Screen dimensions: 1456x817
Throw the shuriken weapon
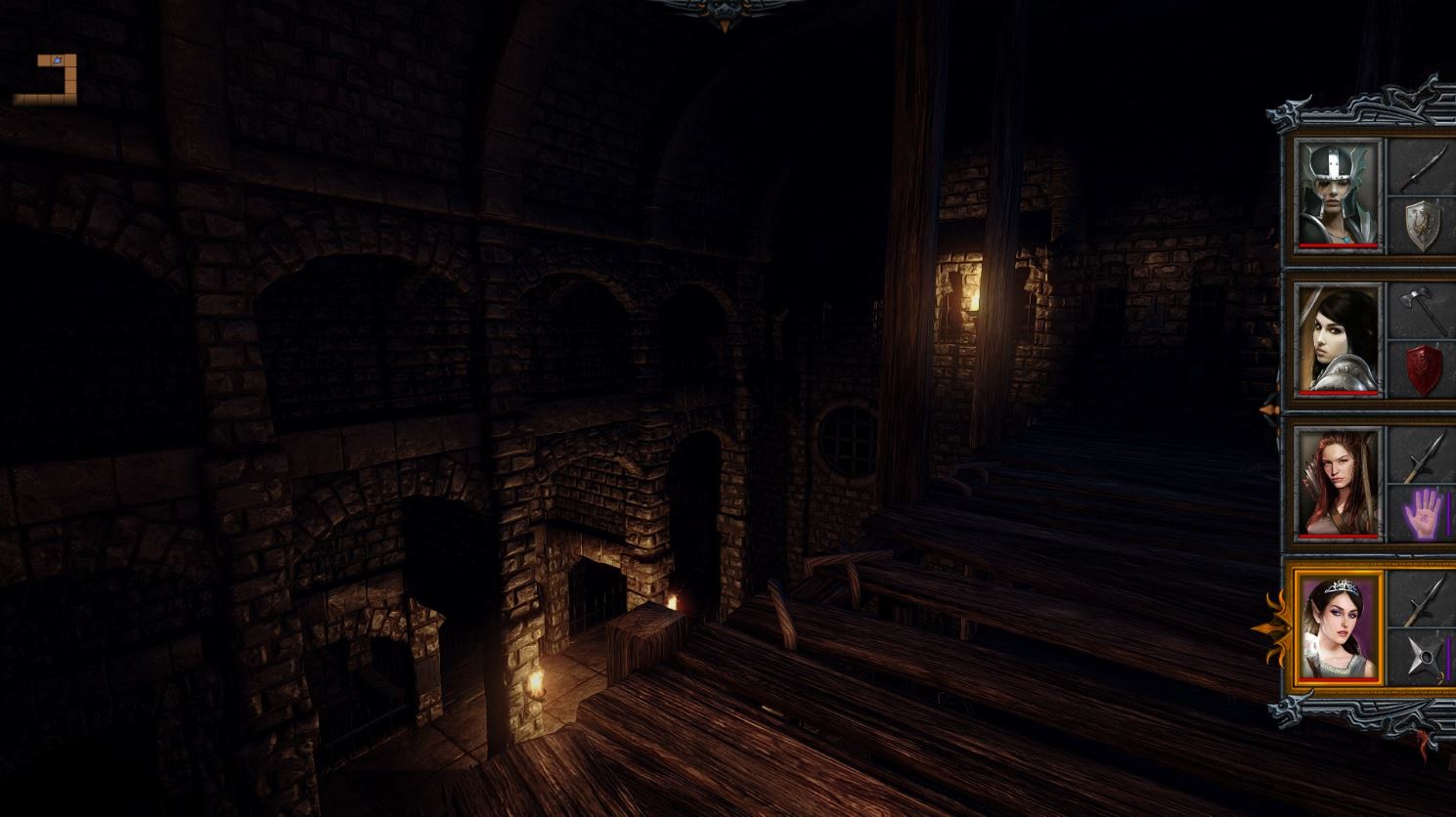(x=1423, y=658)
